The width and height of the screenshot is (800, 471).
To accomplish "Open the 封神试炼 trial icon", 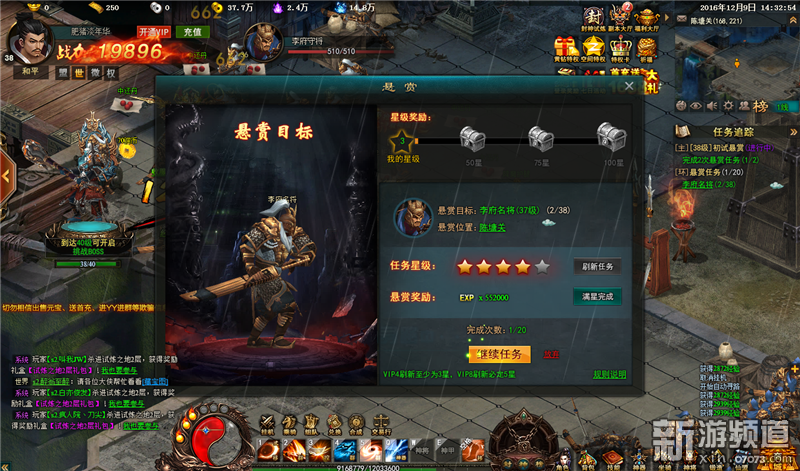I will point(594,17).
